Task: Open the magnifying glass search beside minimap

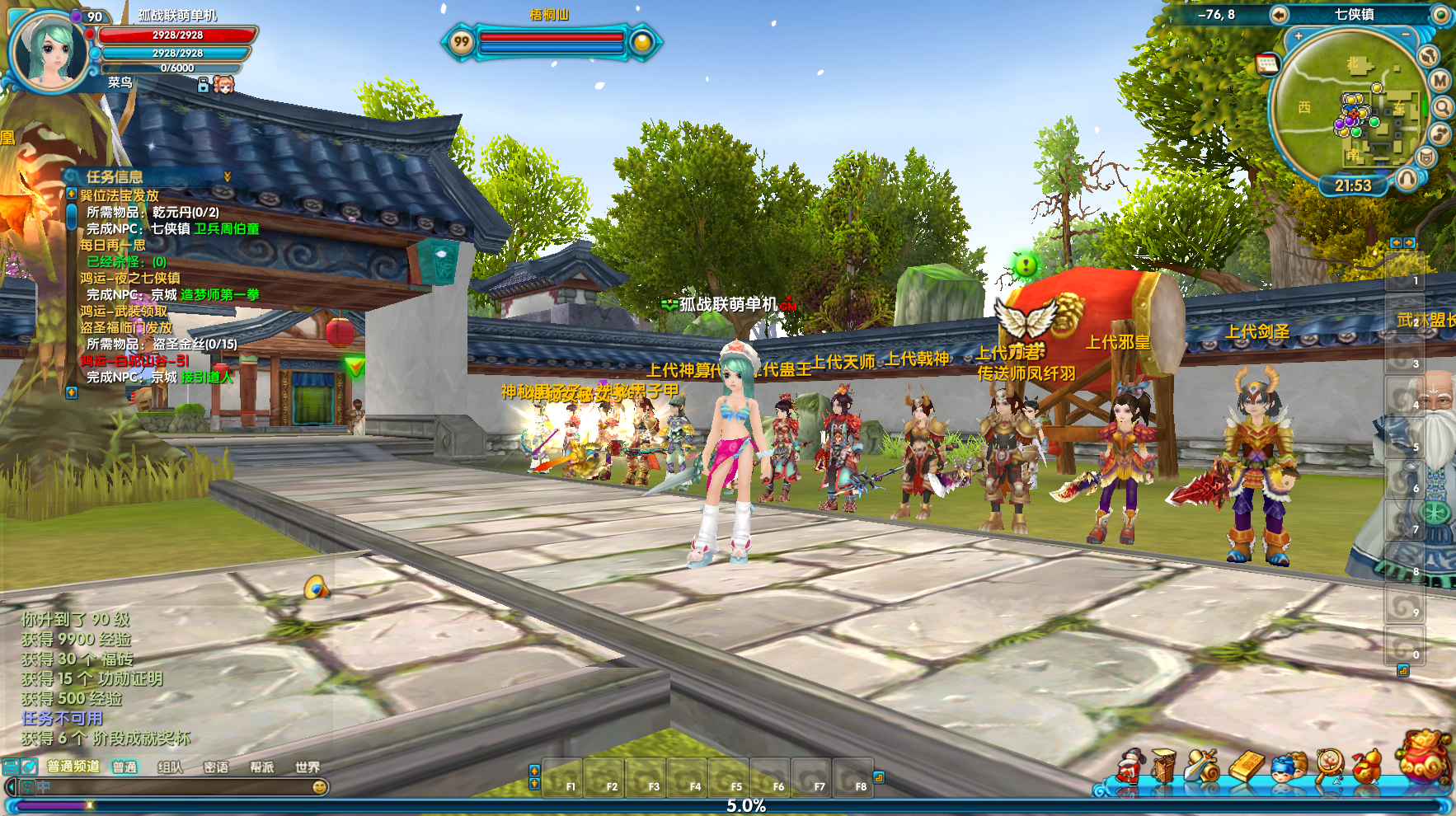Action: click(x=1442, y=107)
